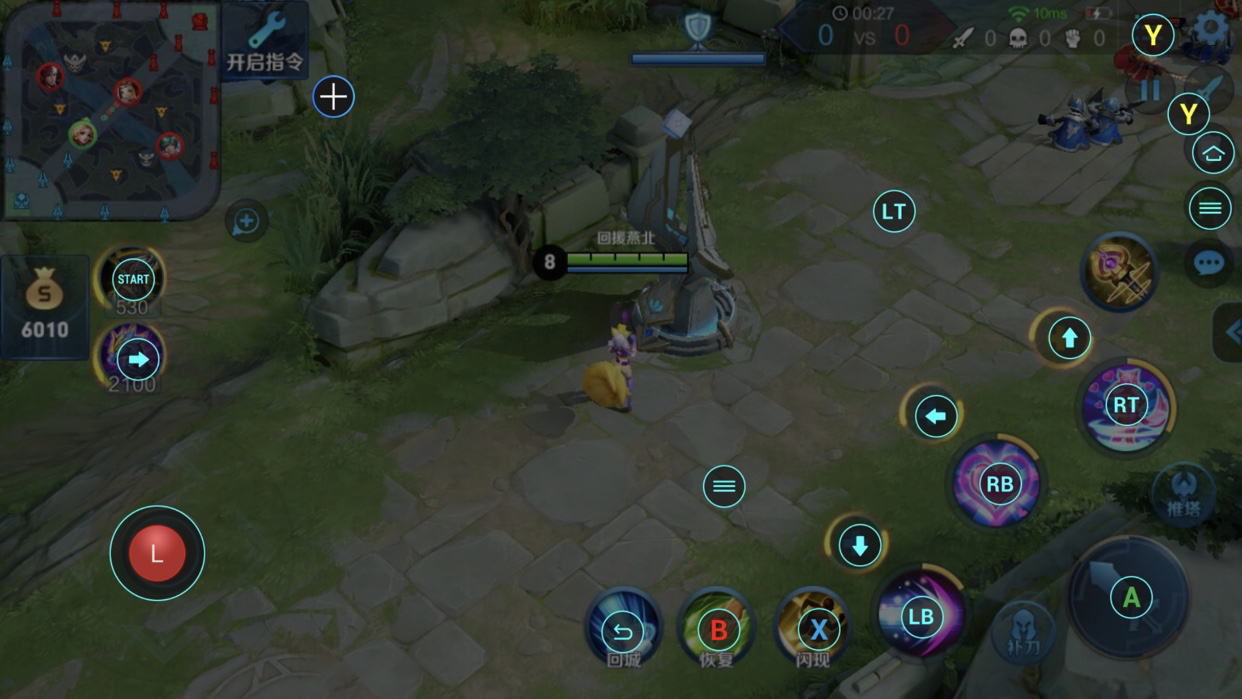The image size is (1242, 699).
Task: Use the 恢复 heal spell
Action: 717,628
